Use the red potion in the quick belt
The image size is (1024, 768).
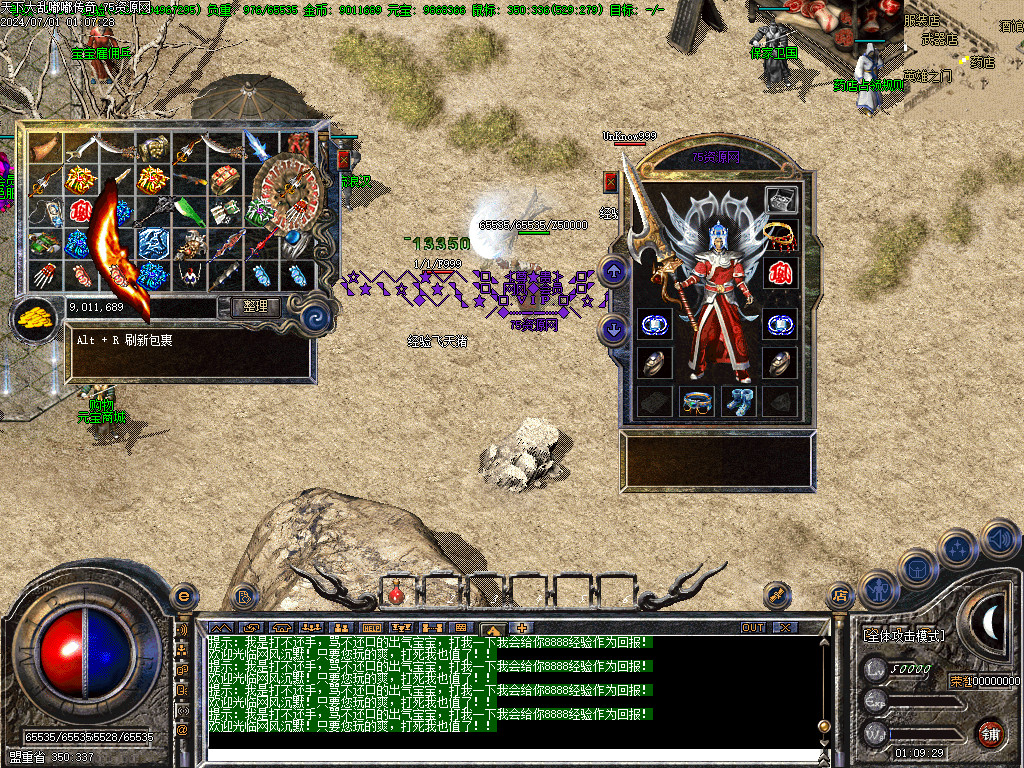point(396,594)
